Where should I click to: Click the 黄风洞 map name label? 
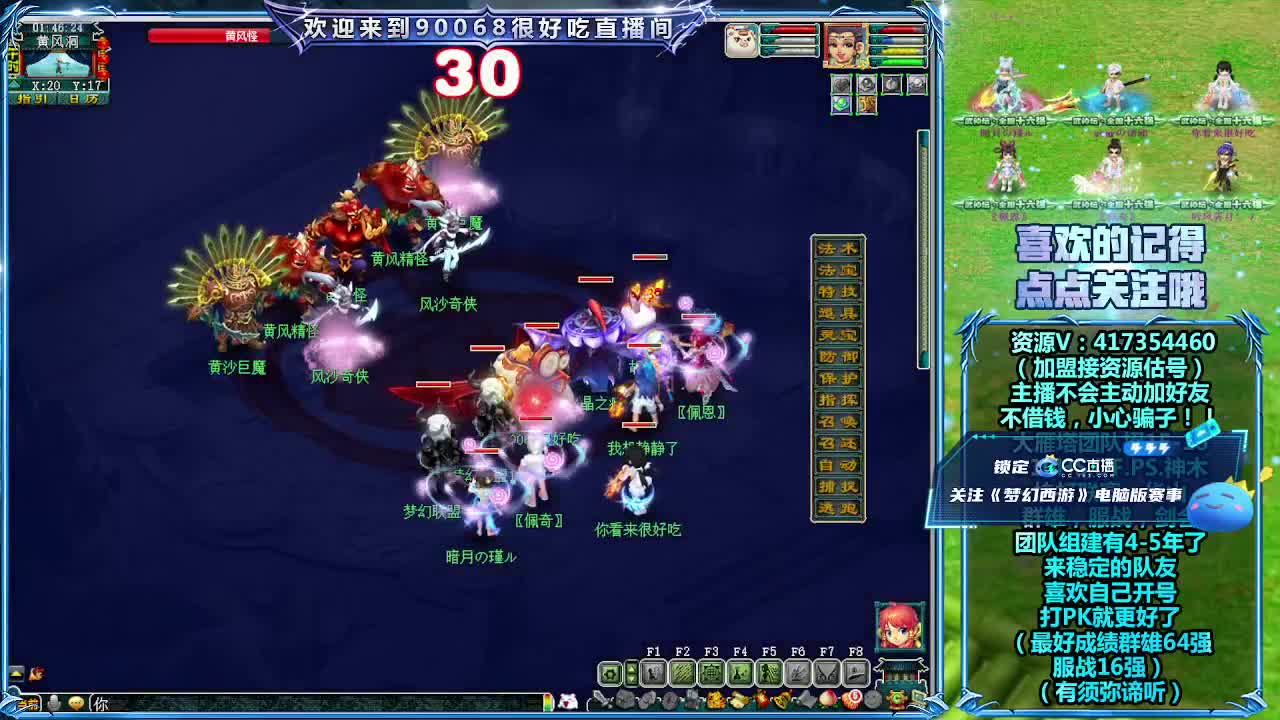[x=58, y=40]
